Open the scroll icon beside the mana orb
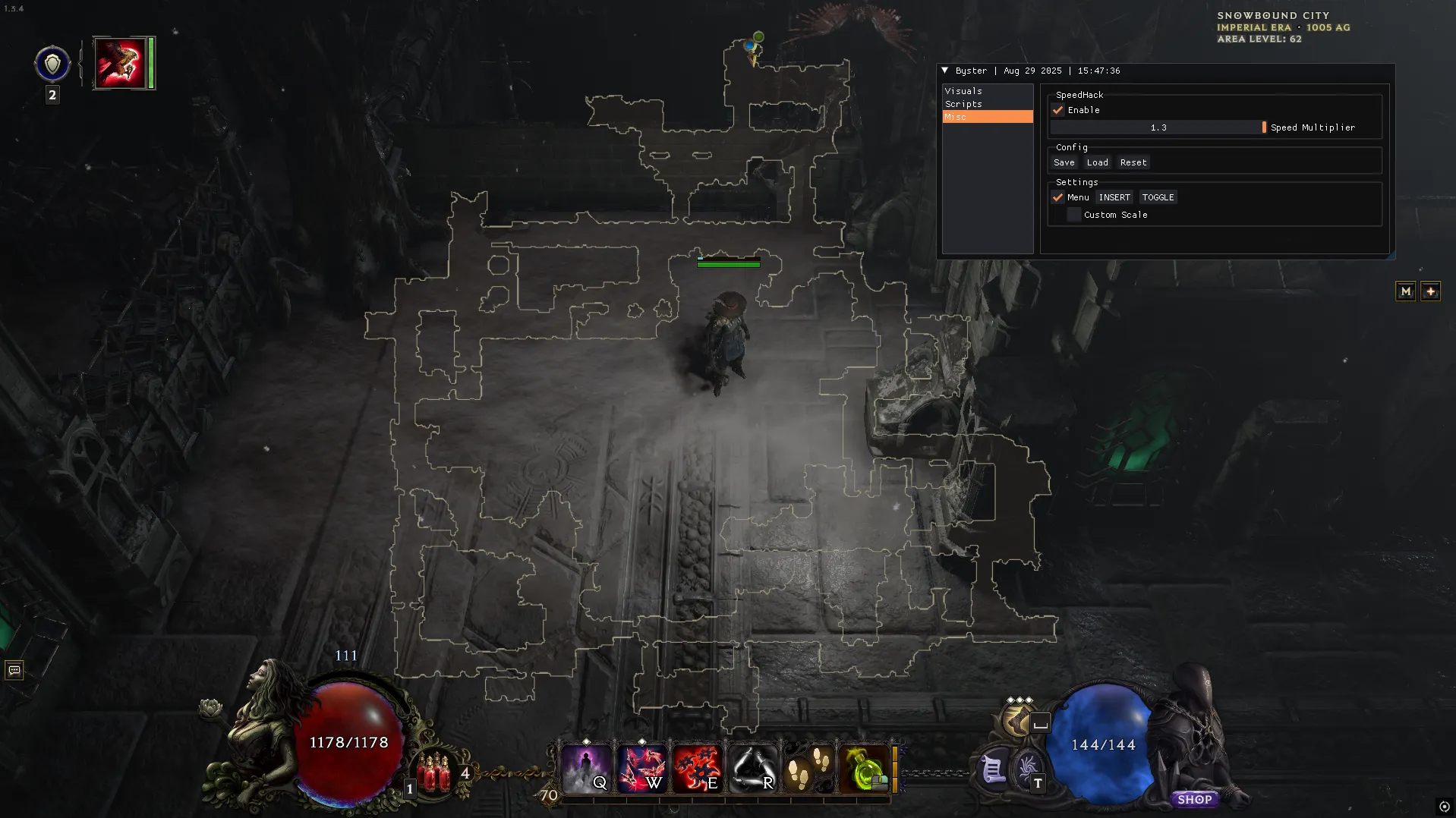The width and height of the screenshot is (1456, 818). (993, 770)
